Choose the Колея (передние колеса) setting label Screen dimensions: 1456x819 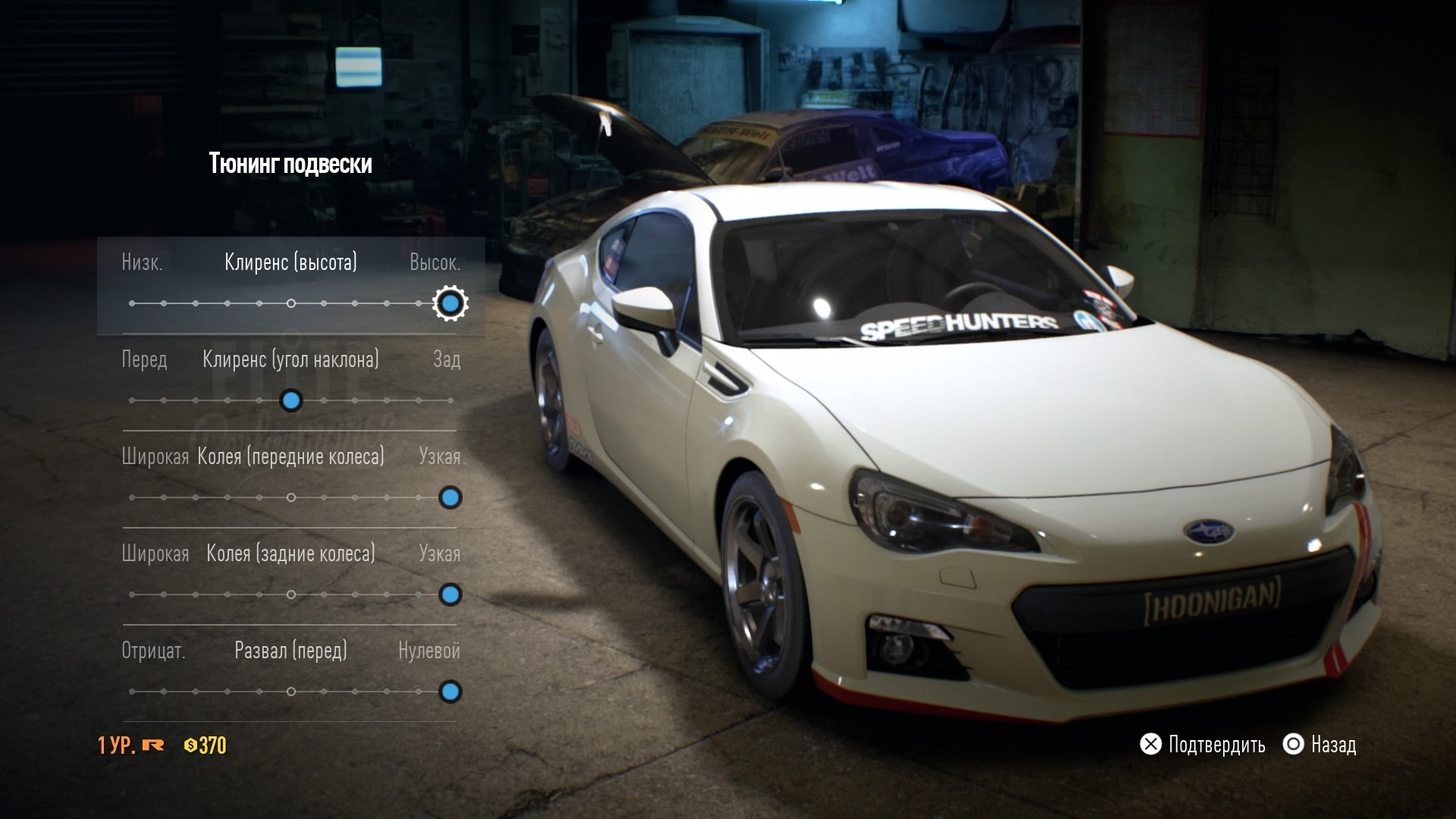click(290, 457)
